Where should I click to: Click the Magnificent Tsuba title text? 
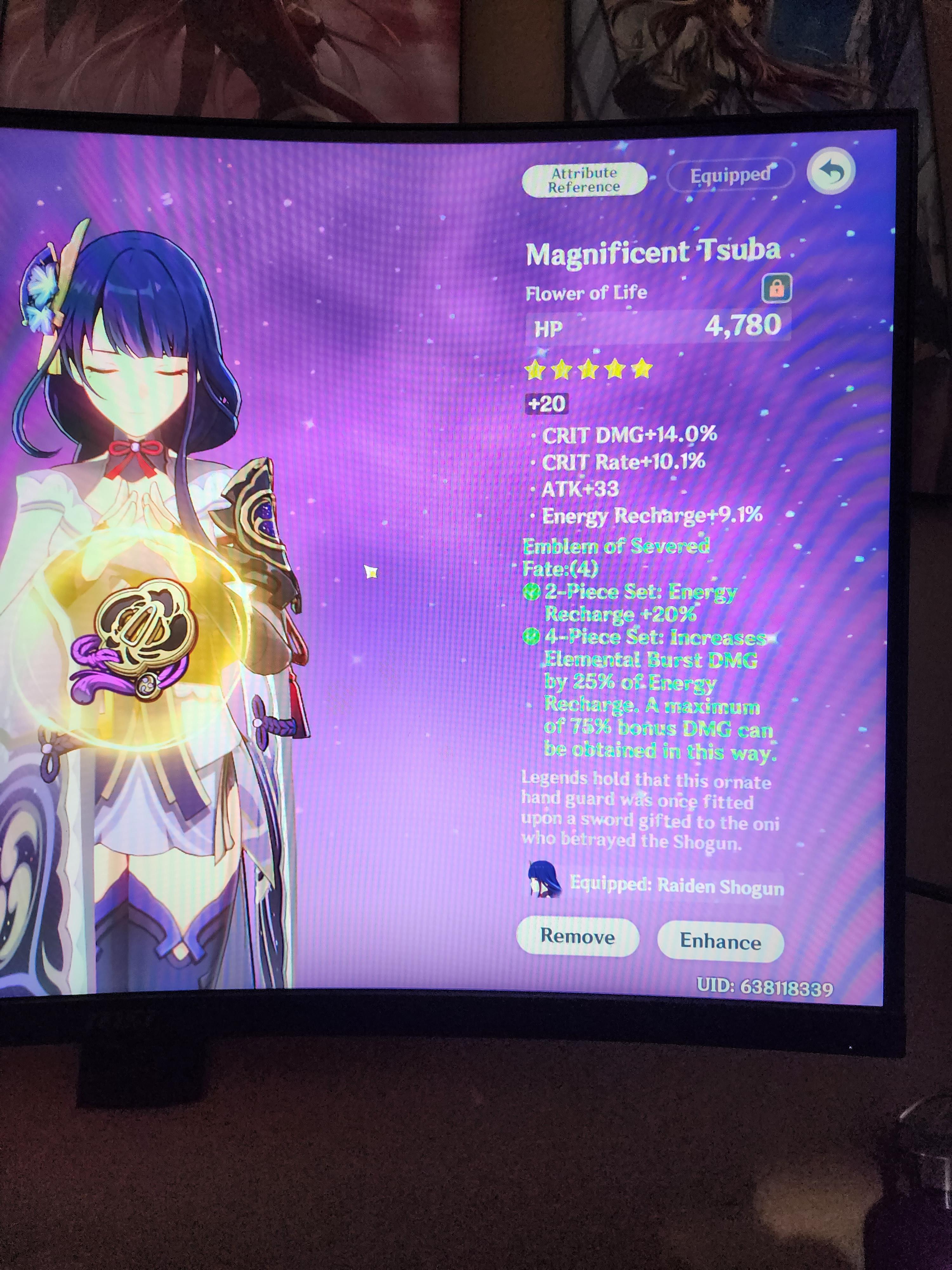pos(653,251)
